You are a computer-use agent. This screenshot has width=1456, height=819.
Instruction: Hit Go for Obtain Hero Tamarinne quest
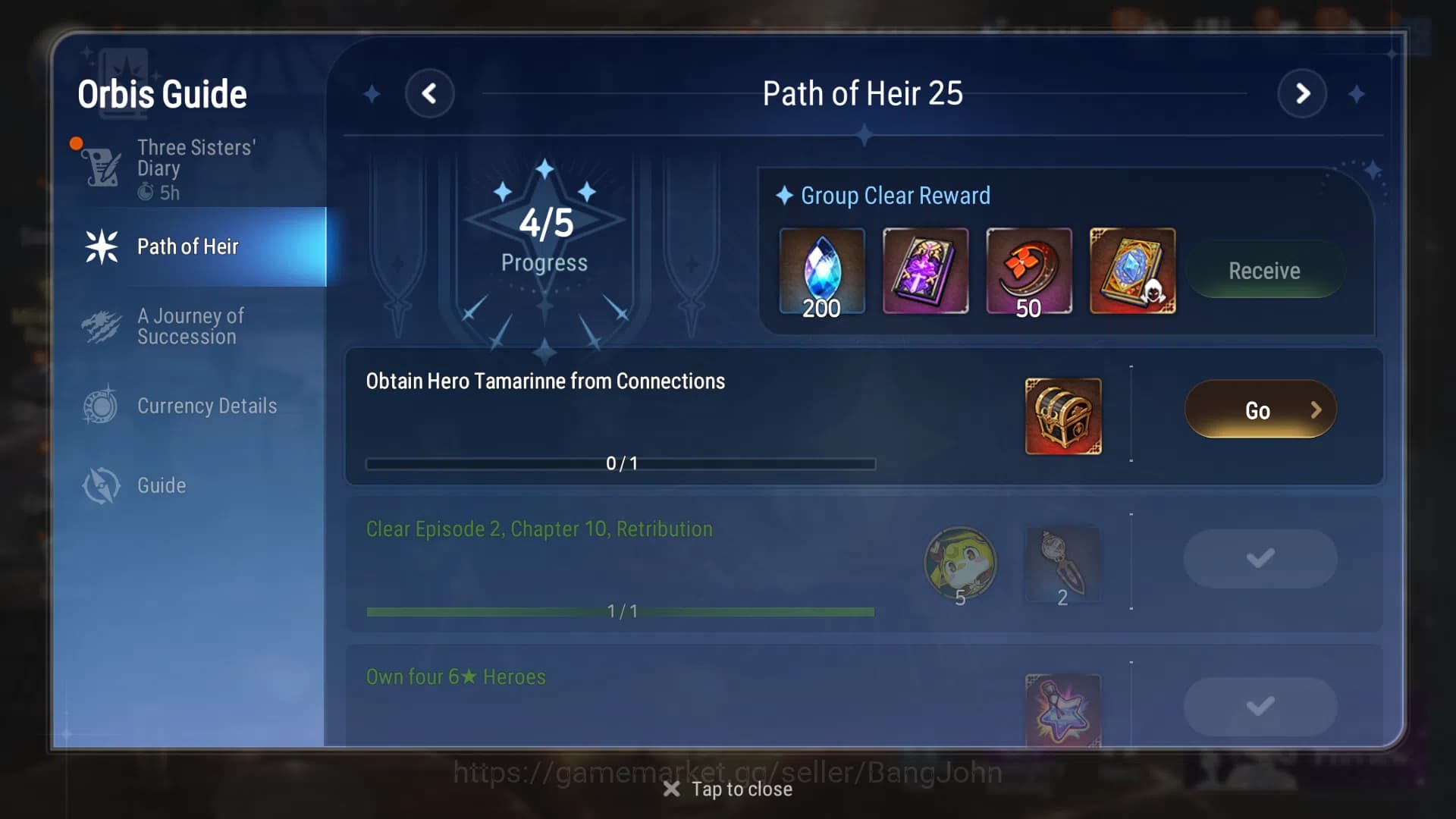pos(1259,409)
